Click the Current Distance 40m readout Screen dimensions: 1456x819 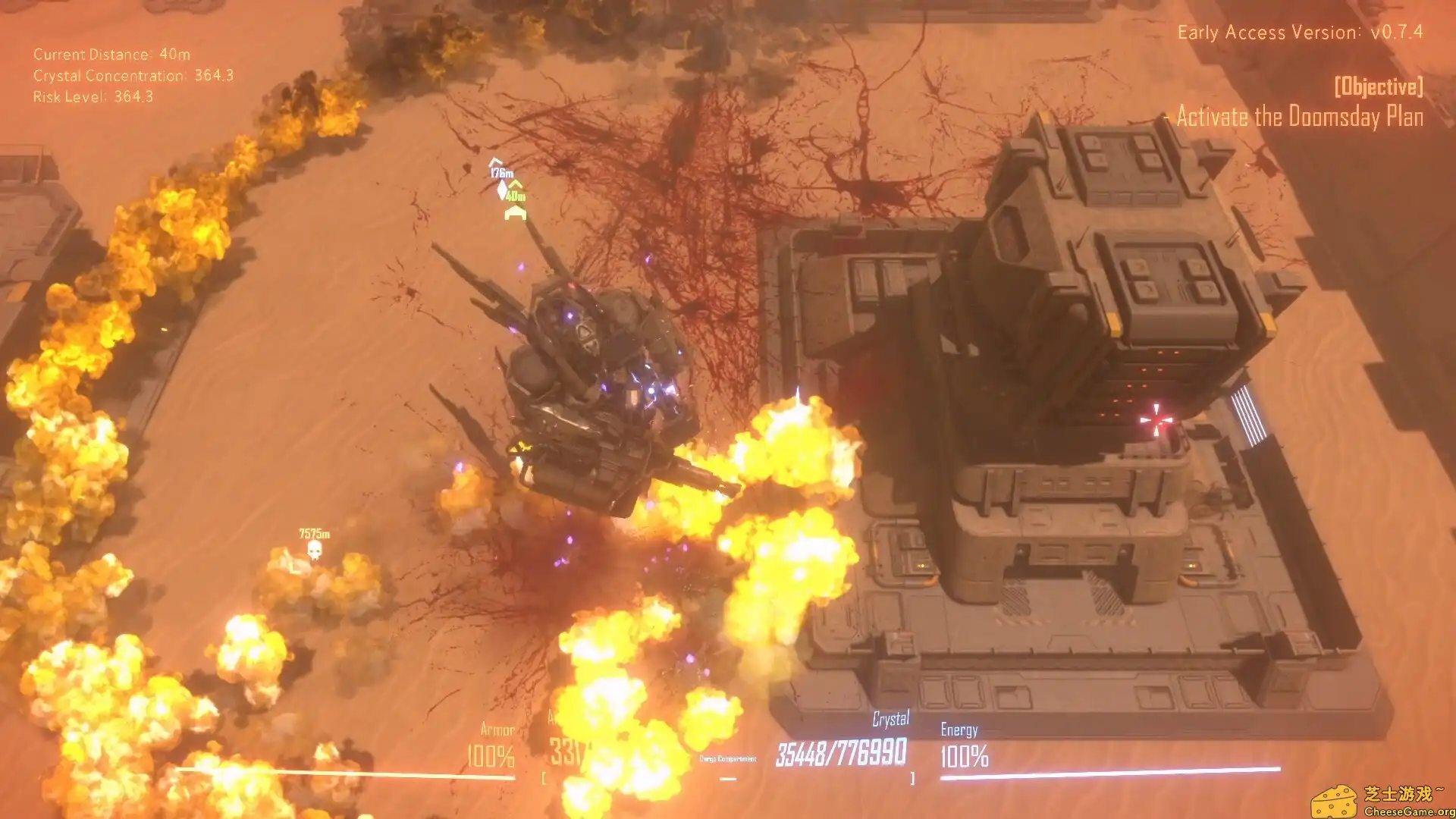tap(111, 55)
